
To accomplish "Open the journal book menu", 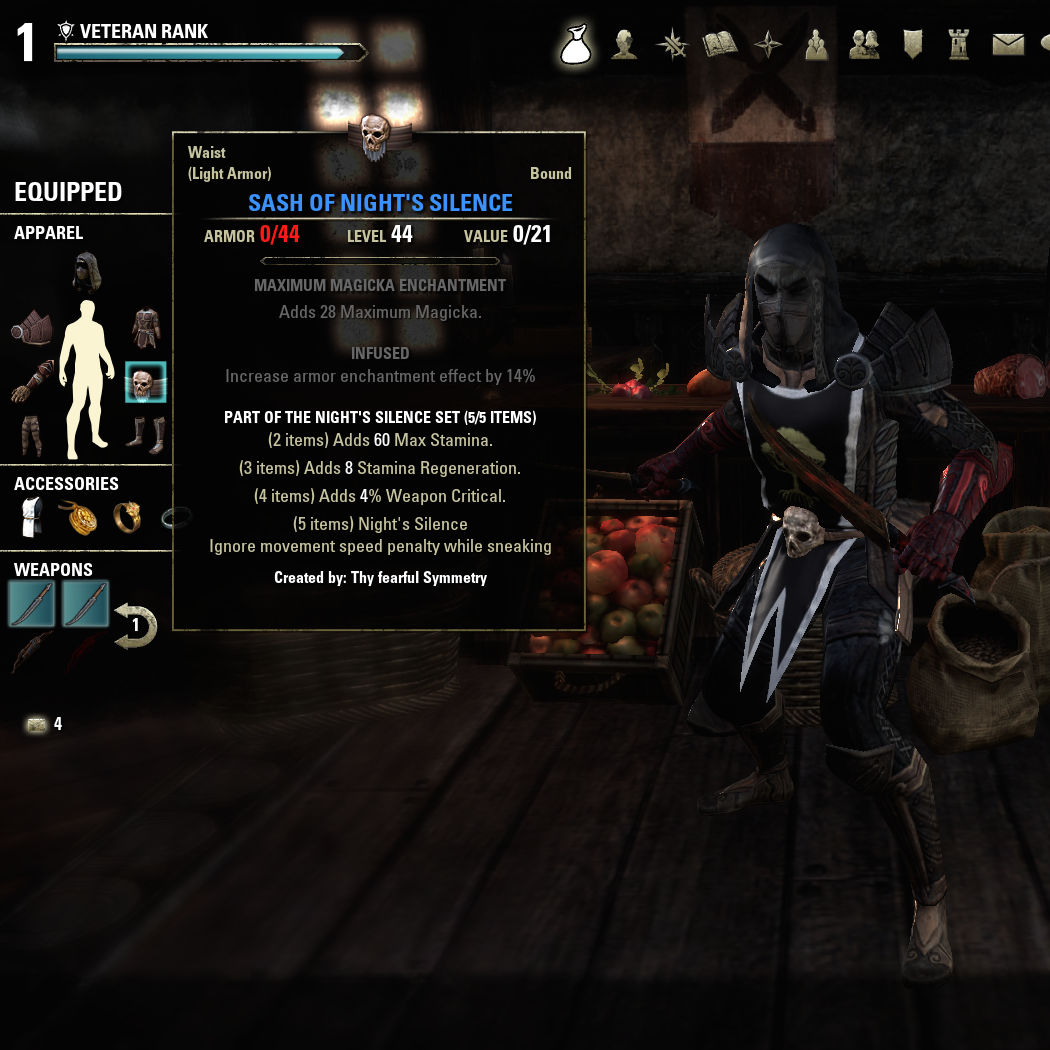I will [720, 45].
